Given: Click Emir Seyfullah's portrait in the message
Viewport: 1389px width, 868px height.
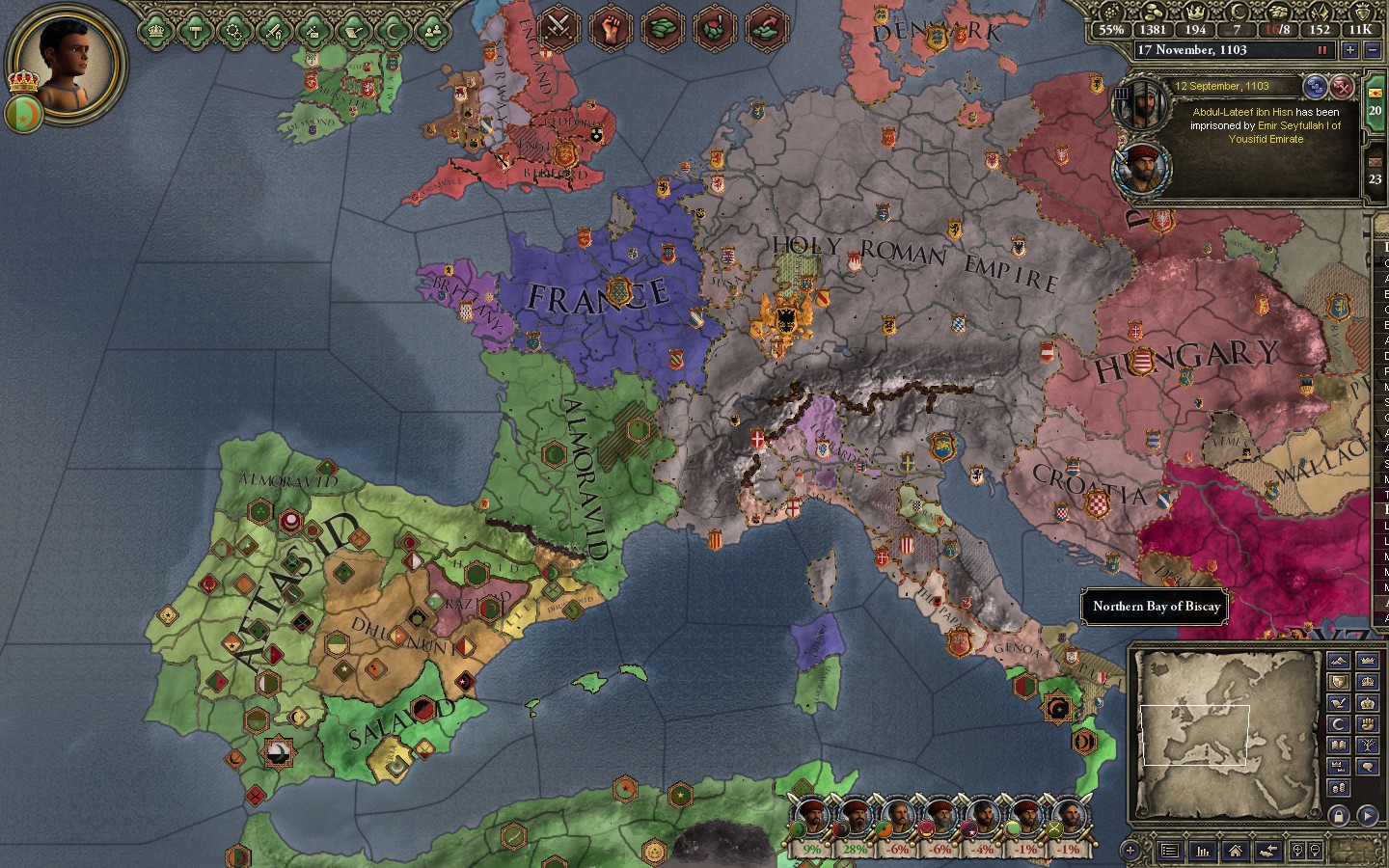Looking at the screenshot, I should 1140,167.
